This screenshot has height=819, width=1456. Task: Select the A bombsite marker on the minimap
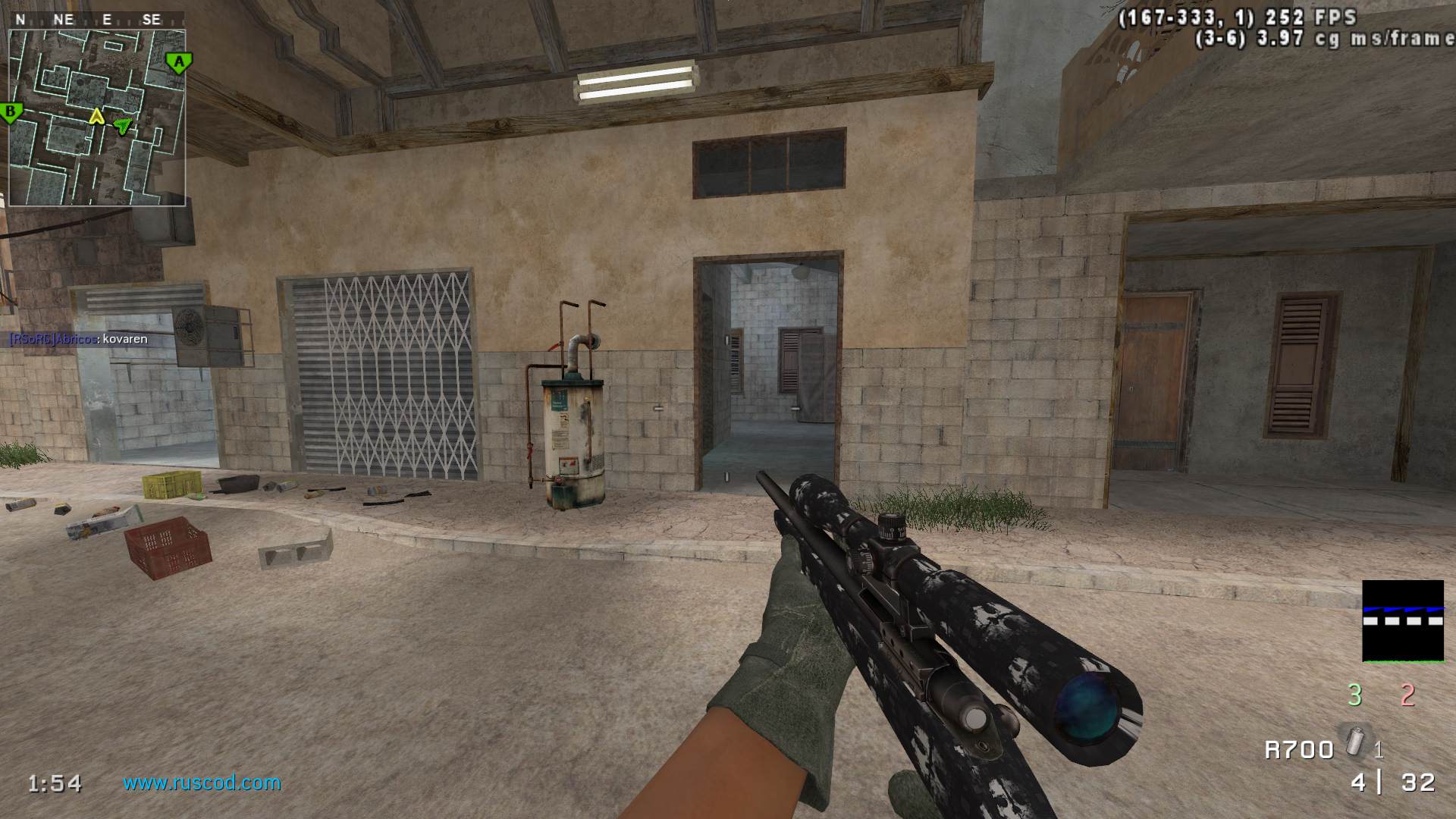(x=179, y=62)
